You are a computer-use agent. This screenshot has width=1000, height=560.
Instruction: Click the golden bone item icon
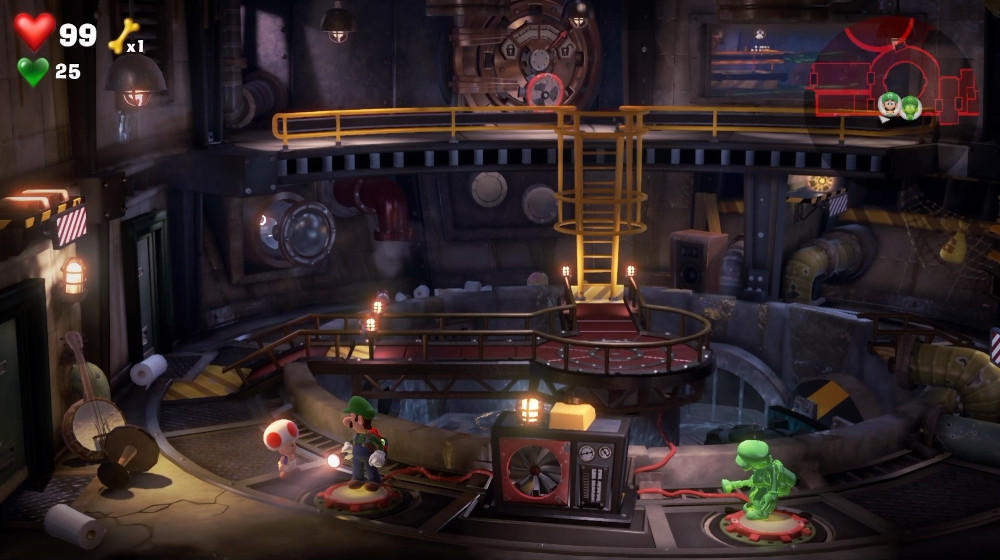click(x=121, y=35)
